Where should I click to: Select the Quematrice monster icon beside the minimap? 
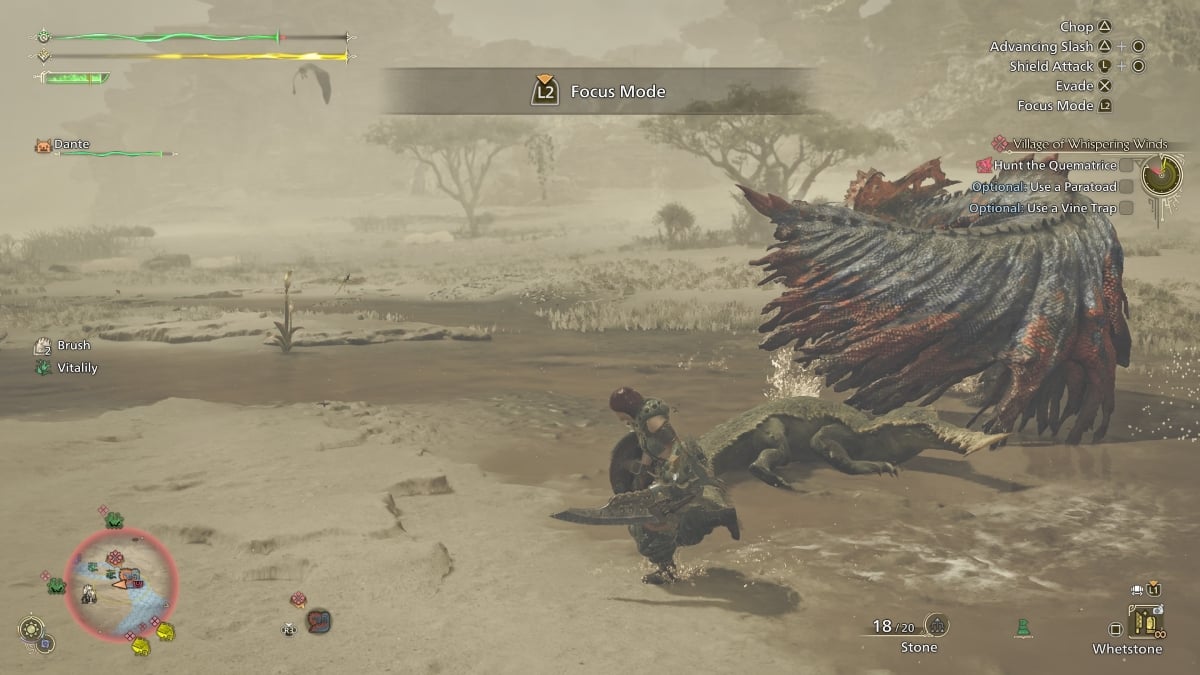[x=318, y=621]
